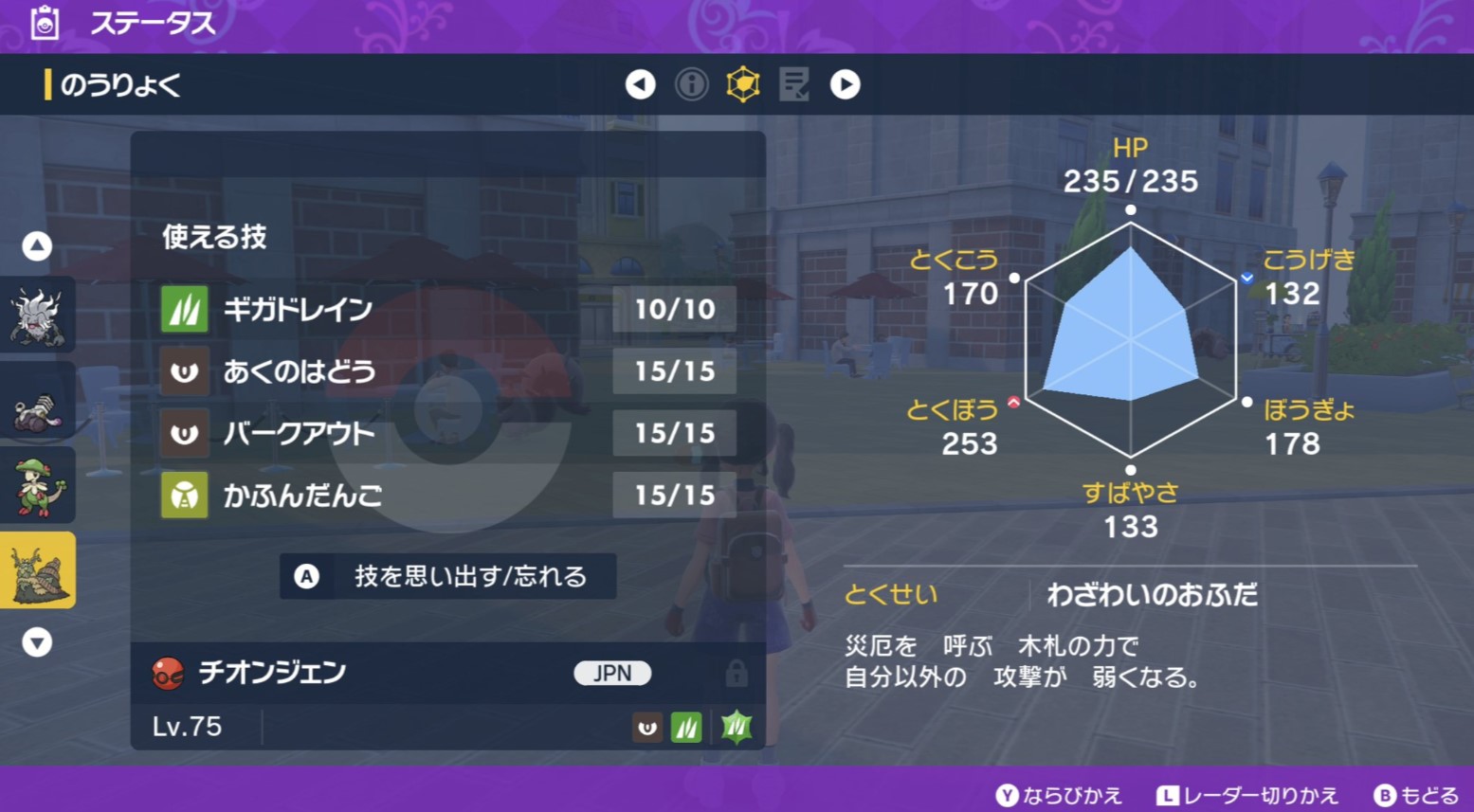
Task: Click もどる to go back
Action: [1417, 796]
